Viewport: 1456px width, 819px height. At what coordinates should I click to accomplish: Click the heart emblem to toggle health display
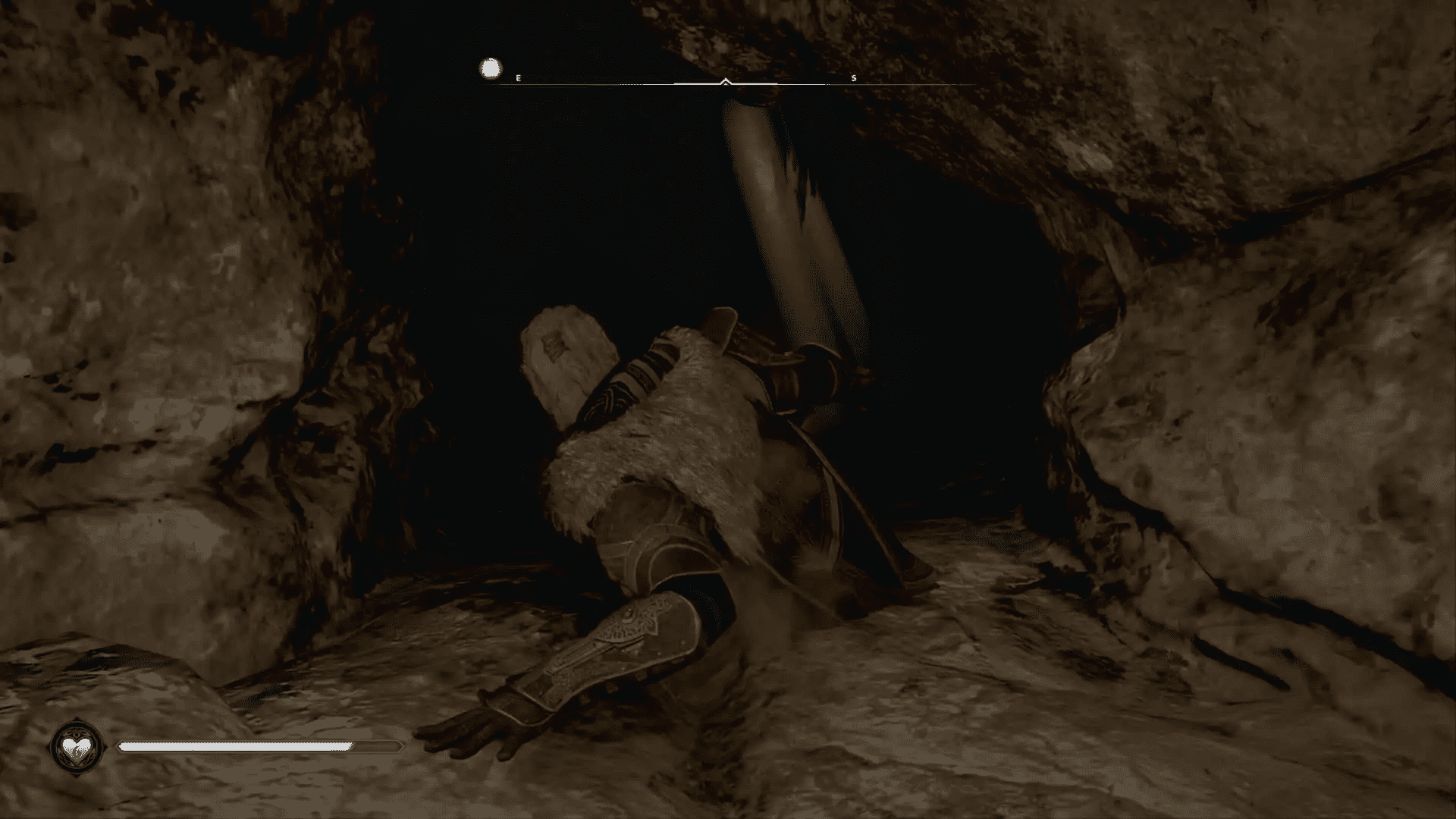(76, 748)
